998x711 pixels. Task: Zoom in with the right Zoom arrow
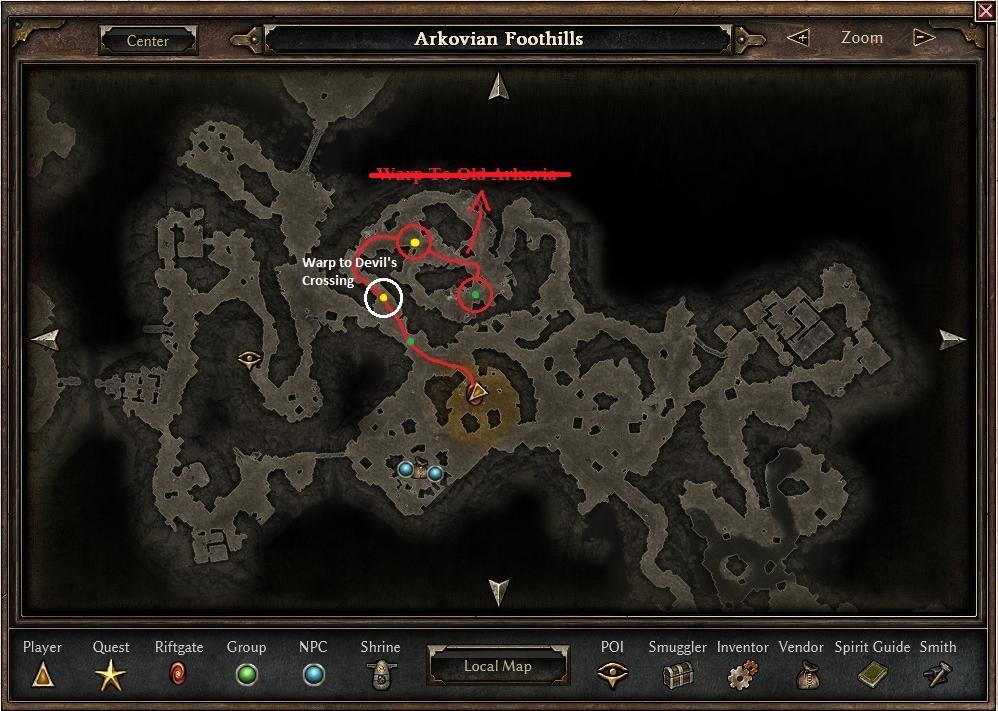(x=924, y=38)
